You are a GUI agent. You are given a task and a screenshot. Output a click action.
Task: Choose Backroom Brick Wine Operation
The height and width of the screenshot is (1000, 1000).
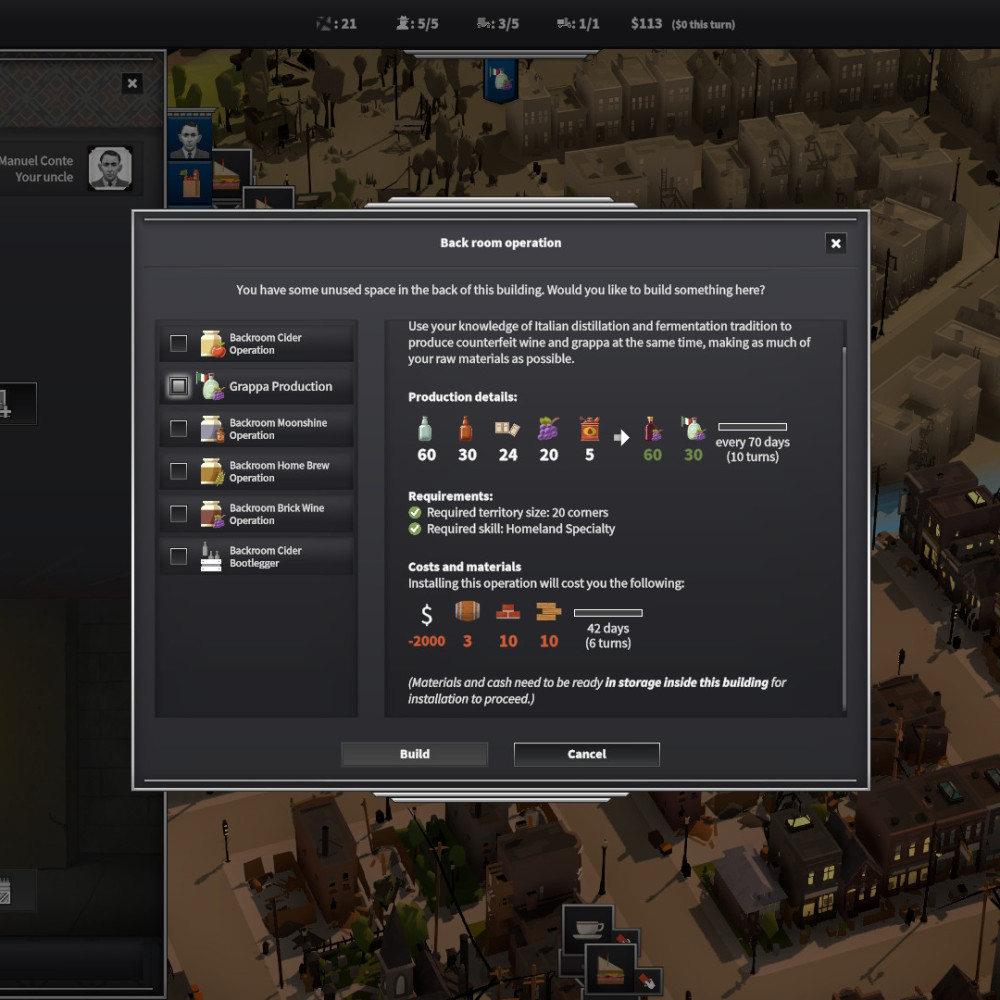point(178,514)
